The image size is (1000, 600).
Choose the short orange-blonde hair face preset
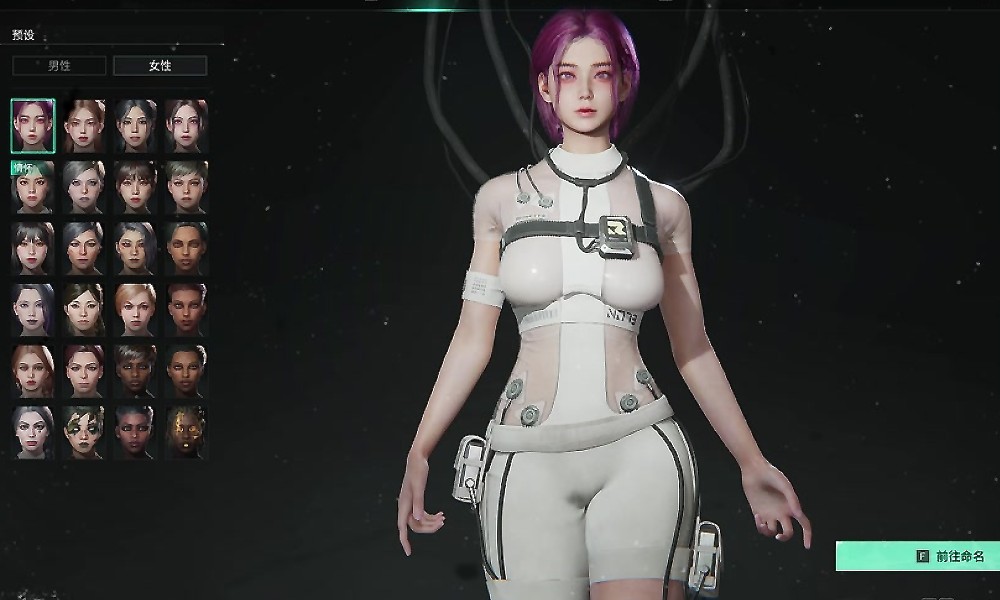[x=135, y=309]
